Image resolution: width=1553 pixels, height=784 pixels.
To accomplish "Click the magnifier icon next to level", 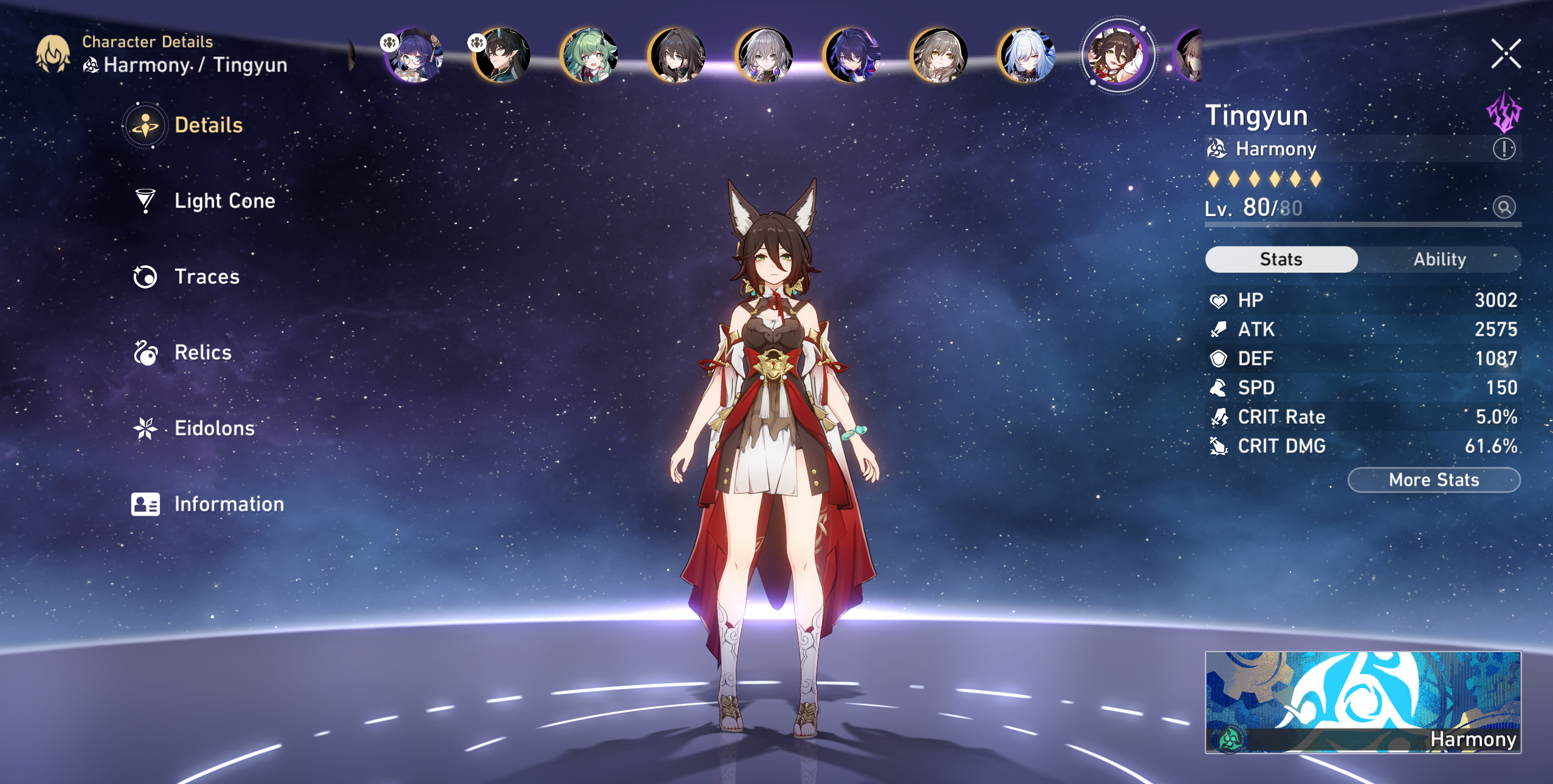I will (1504, 208).
